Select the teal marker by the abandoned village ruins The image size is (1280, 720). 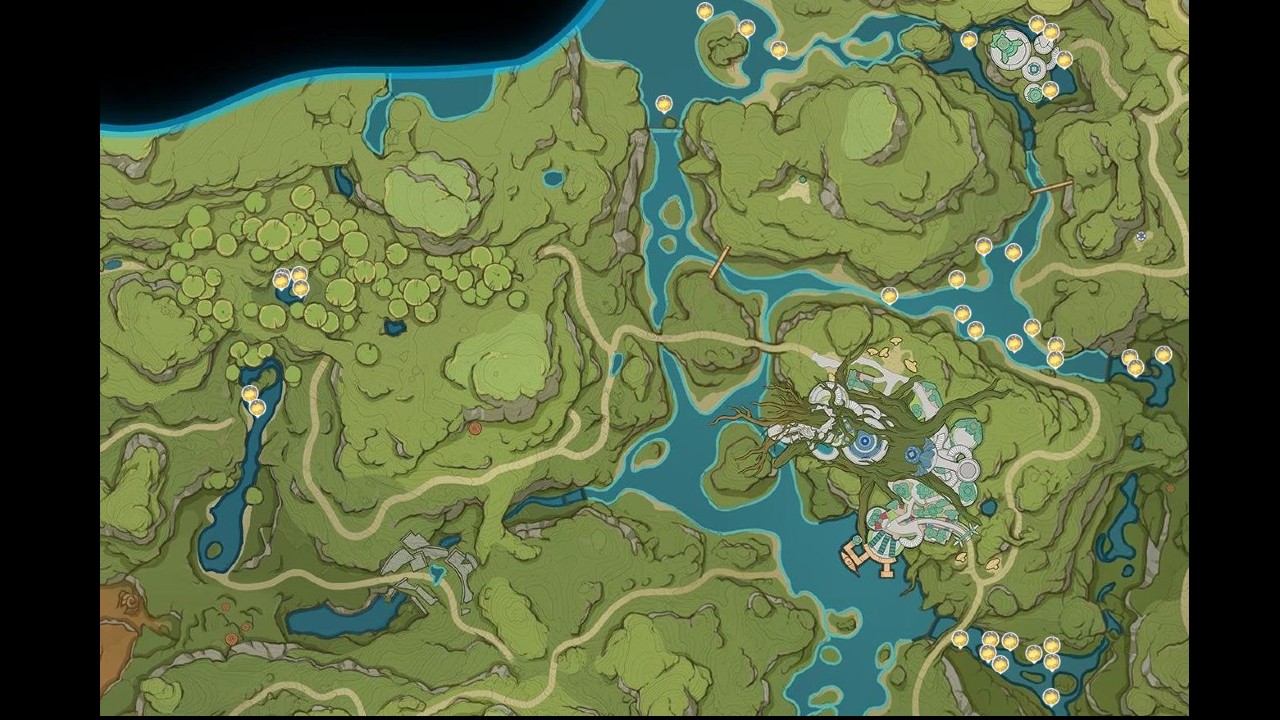pos(436,574)
